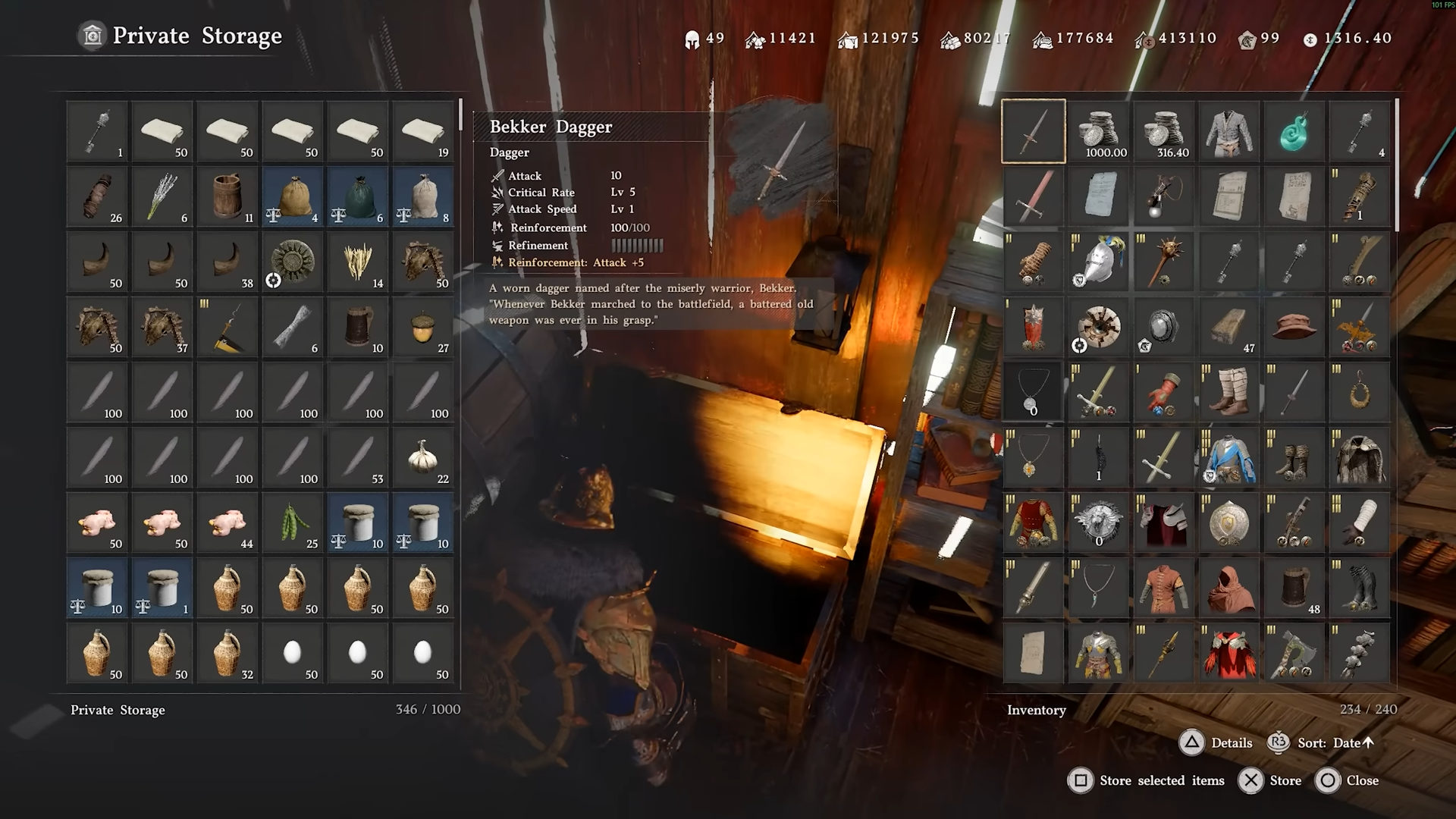Select the egg stack beside wicker bottles
The image size is (1456, 819).
pyautogui.click(x=293, y=653)
